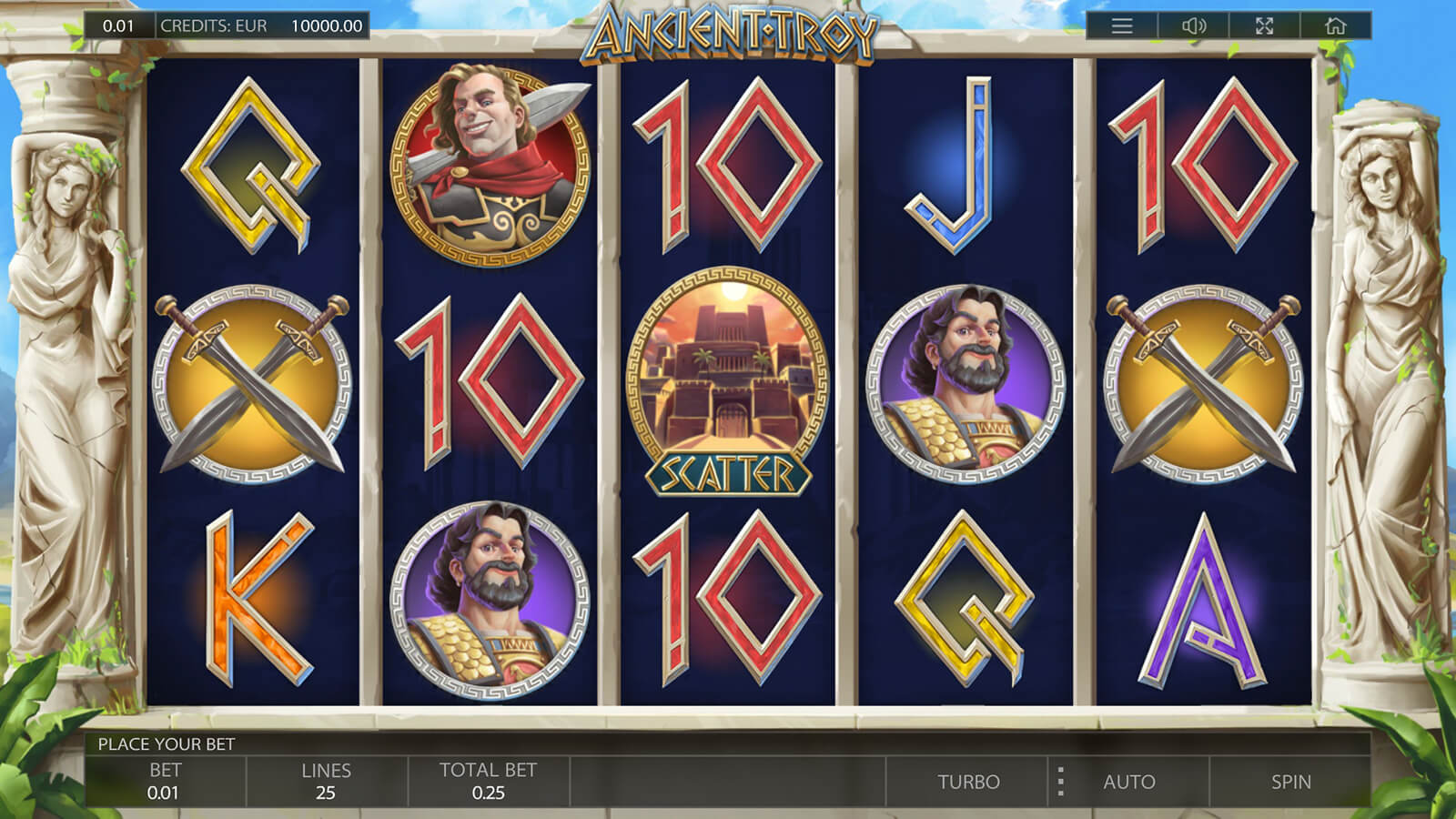The height and width of the screenshot is (819, 1456).
Task: Open the three-dot auto options
Action: [x=1060, y=782]
